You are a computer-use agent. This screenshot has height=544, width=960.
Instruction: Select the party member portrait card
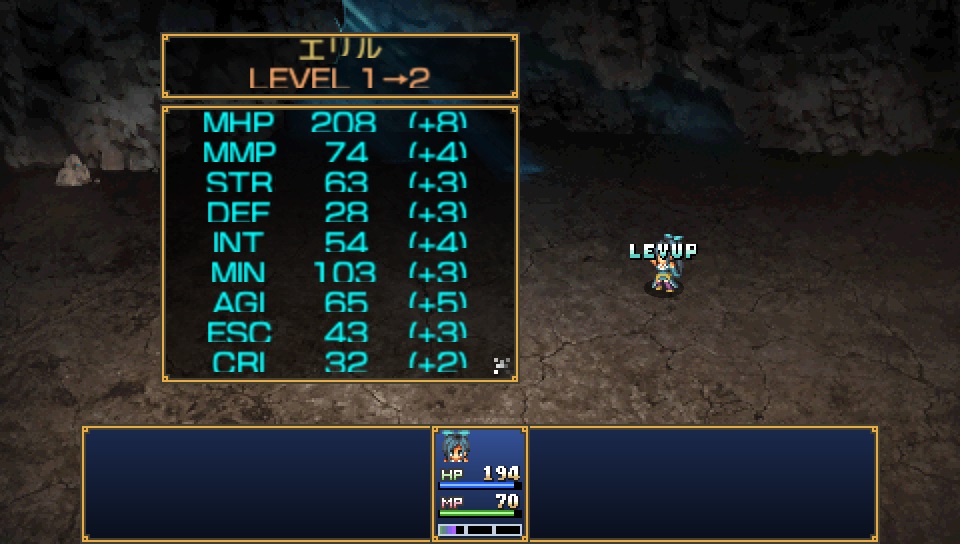coord(480,484)
